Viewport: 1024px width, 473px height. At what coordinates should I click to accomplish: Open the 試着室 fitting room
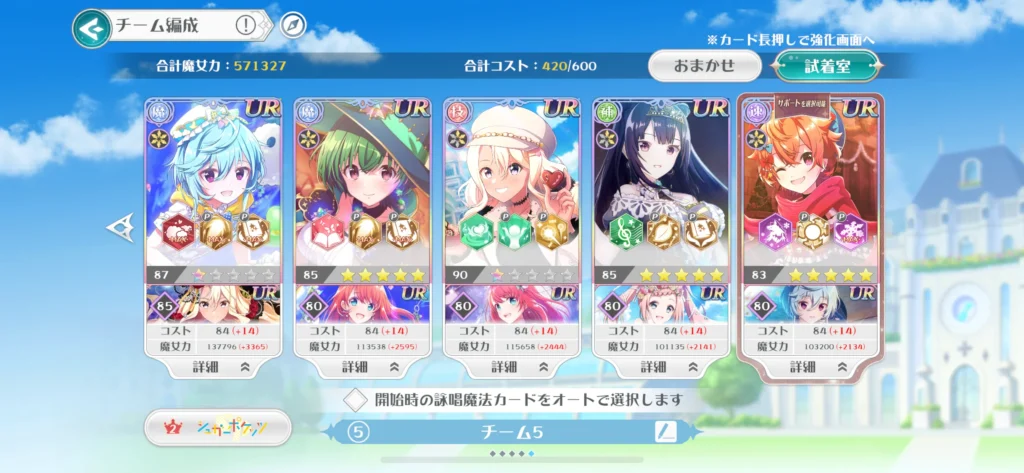point(826,66)
